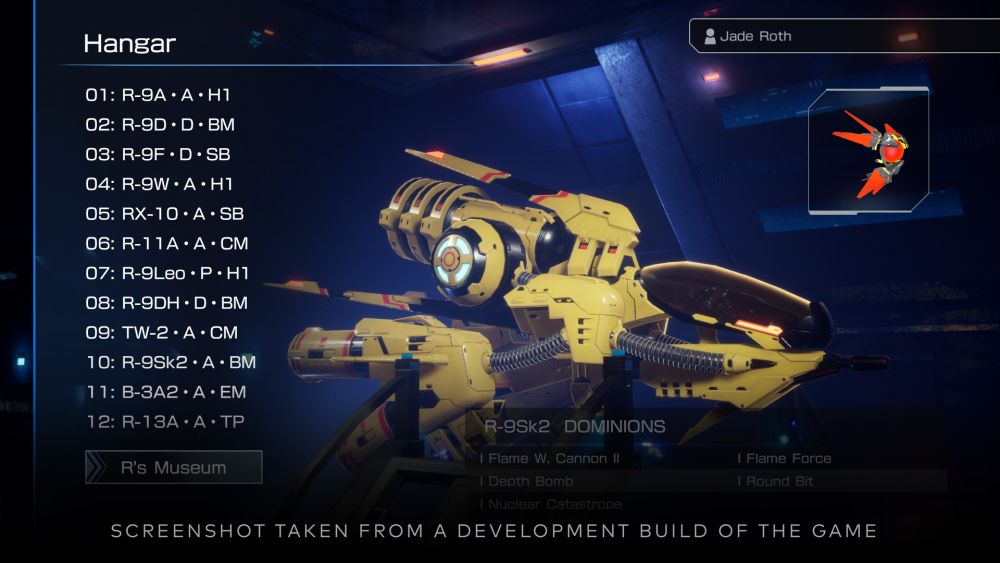The image size is (1000, 563).
Task: Select the Flame W. Cannon II weapon
Action: pos(551,458)
